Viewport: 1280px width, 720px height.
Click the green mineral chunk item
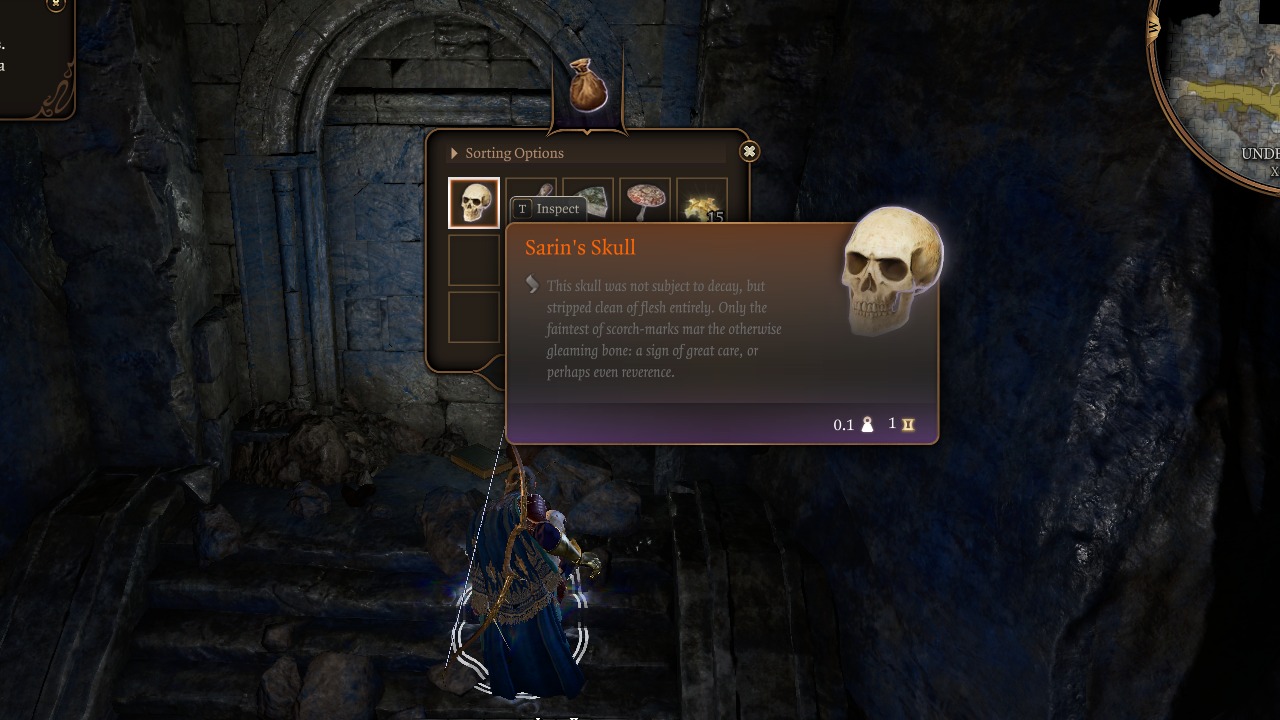point(589,200)
